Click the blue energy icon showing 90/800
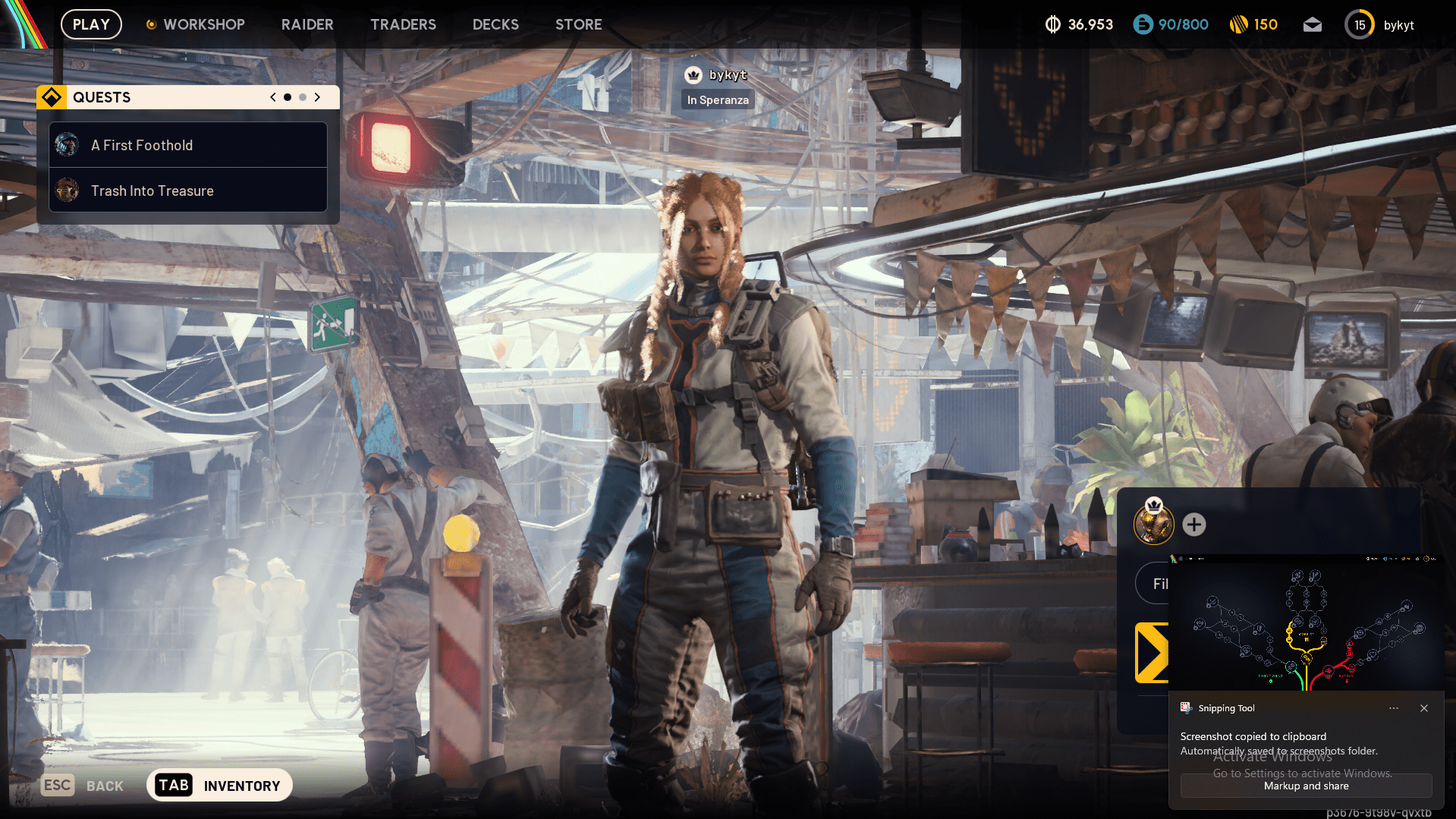The height and width of the screenshot is (819, 1456). (1142, 24)
